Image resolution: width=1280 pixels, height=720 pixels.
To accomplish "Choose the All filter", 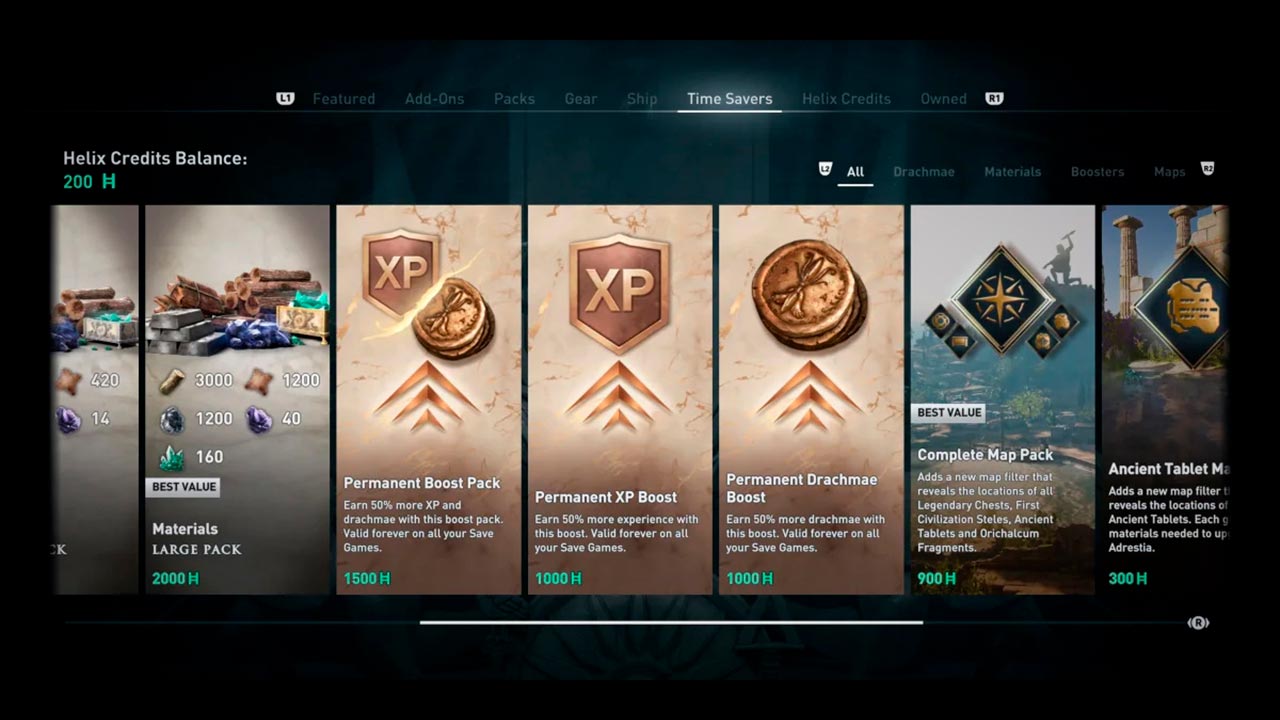I will tap(855, 172).
